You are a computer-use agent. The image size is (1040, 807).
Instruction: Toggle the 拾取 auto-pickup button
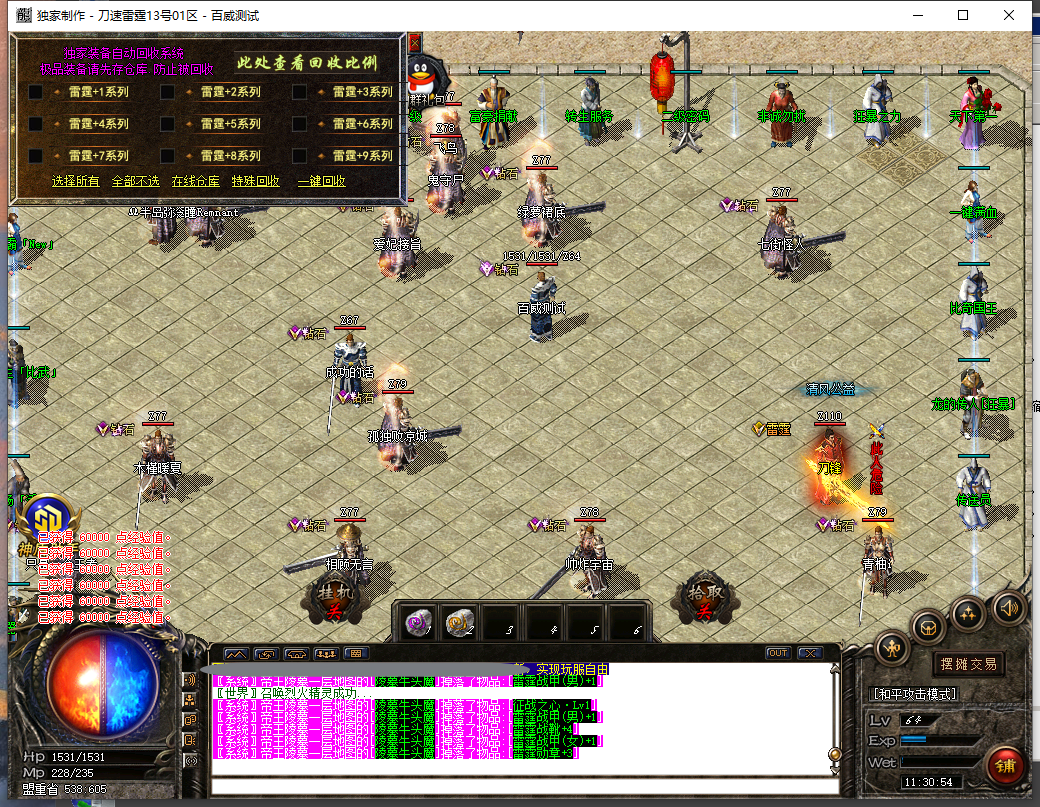704,600
